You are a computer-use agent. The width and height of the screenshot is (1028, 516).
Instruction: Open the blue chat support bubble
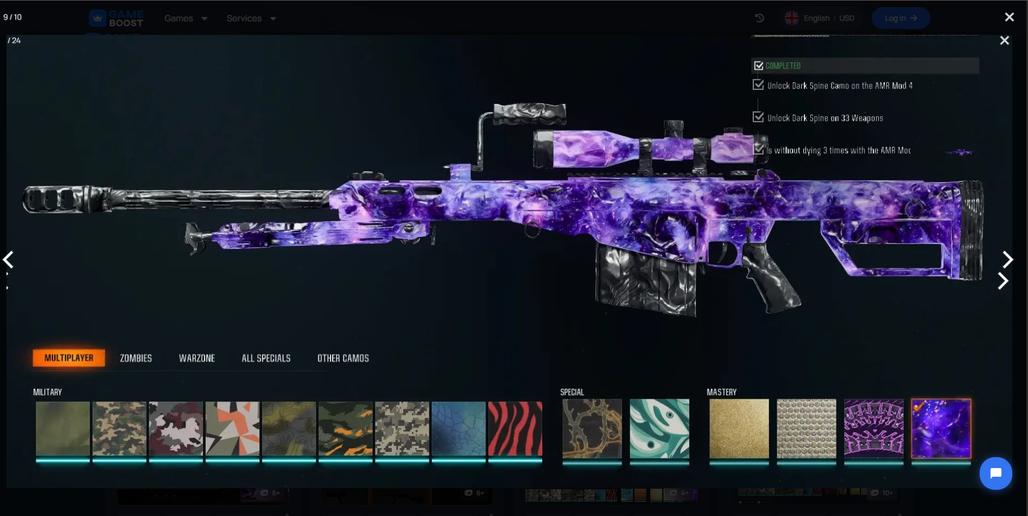tap(995, 473)
